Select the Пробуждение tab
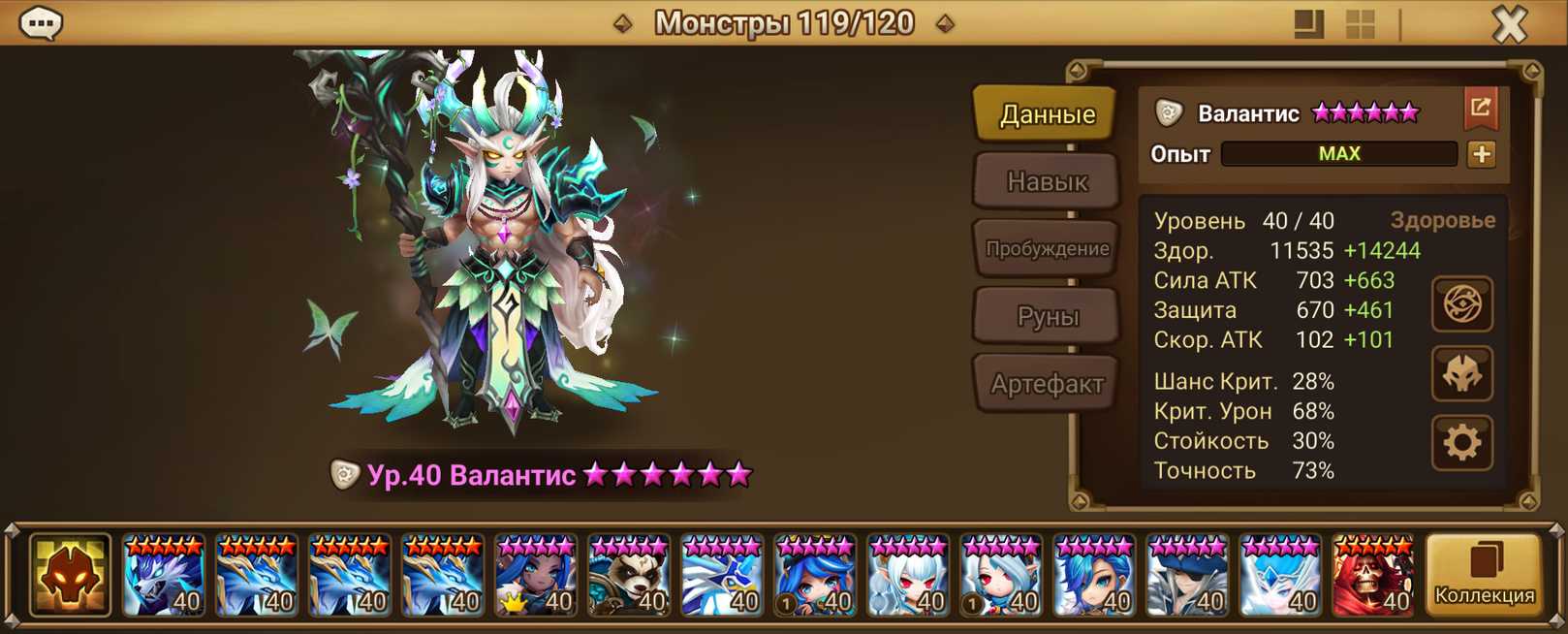Image resolution: width=1568 pixels, height=634 pixels. coord(1047,249)
